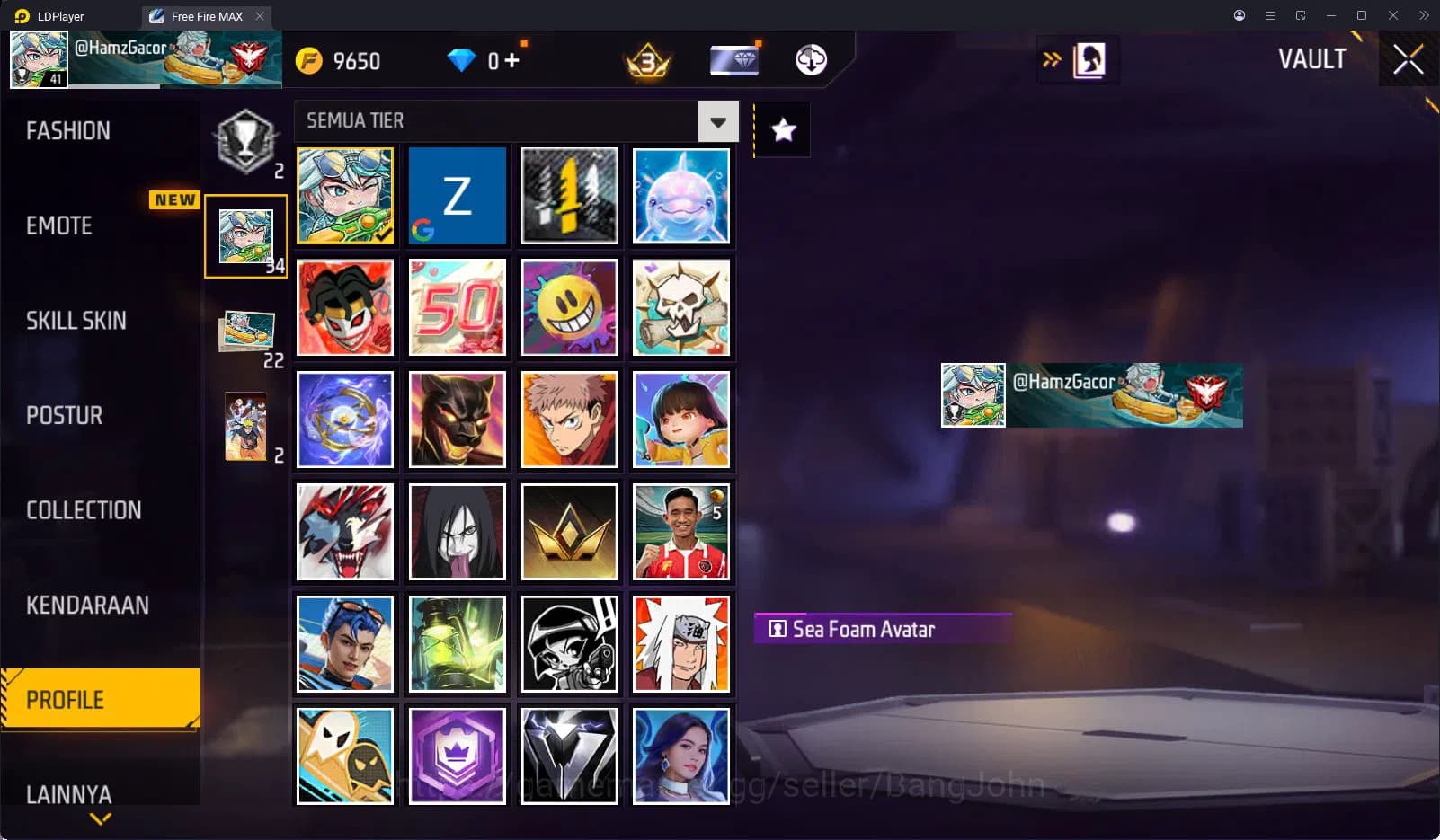Toggle the favorite star filter
Viewport: 1440px width, 840px height.
tap(782, 130)
